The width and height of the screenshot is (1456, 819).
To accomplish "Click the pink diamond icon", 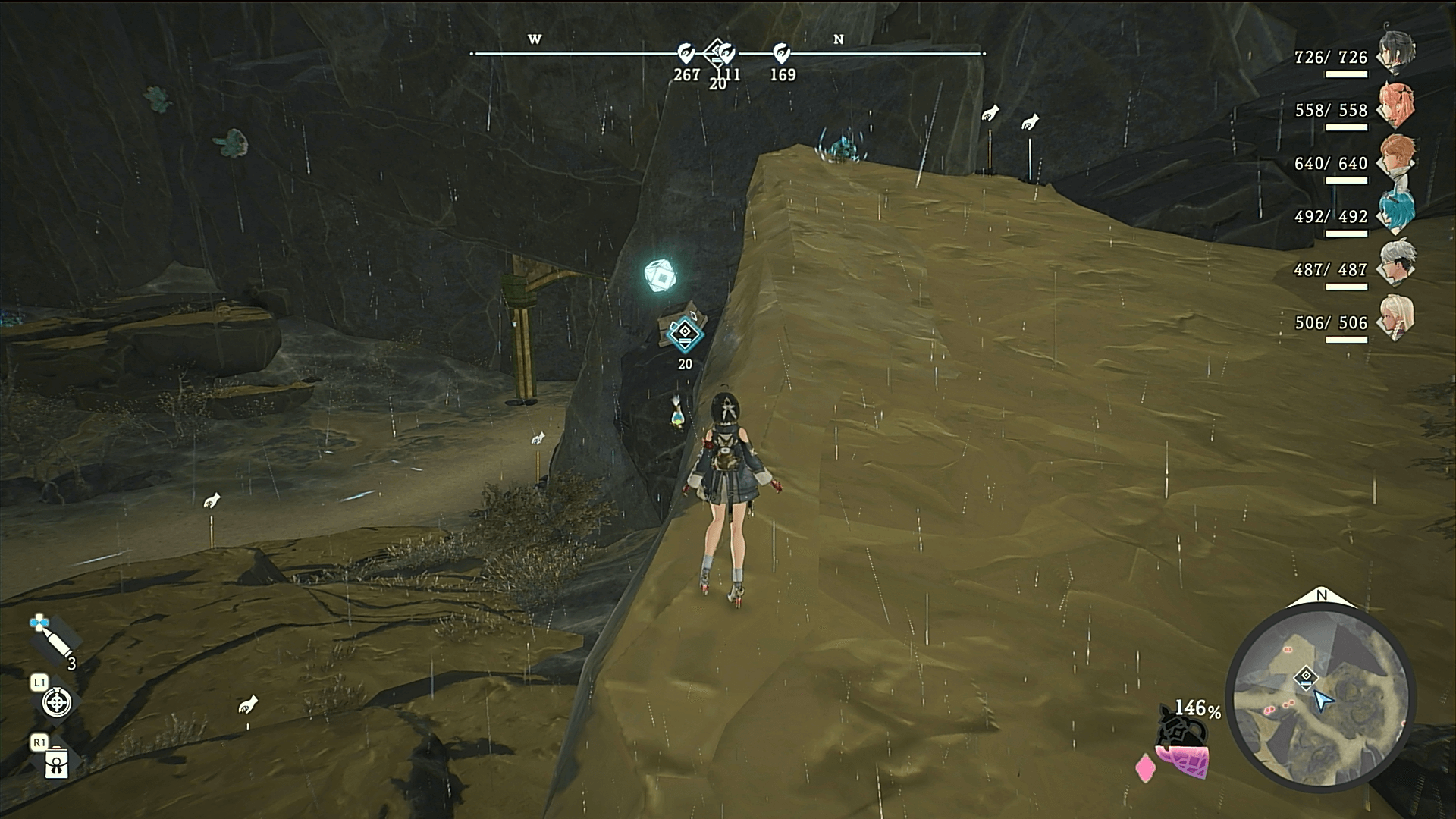I will [x=1144, y=768].
